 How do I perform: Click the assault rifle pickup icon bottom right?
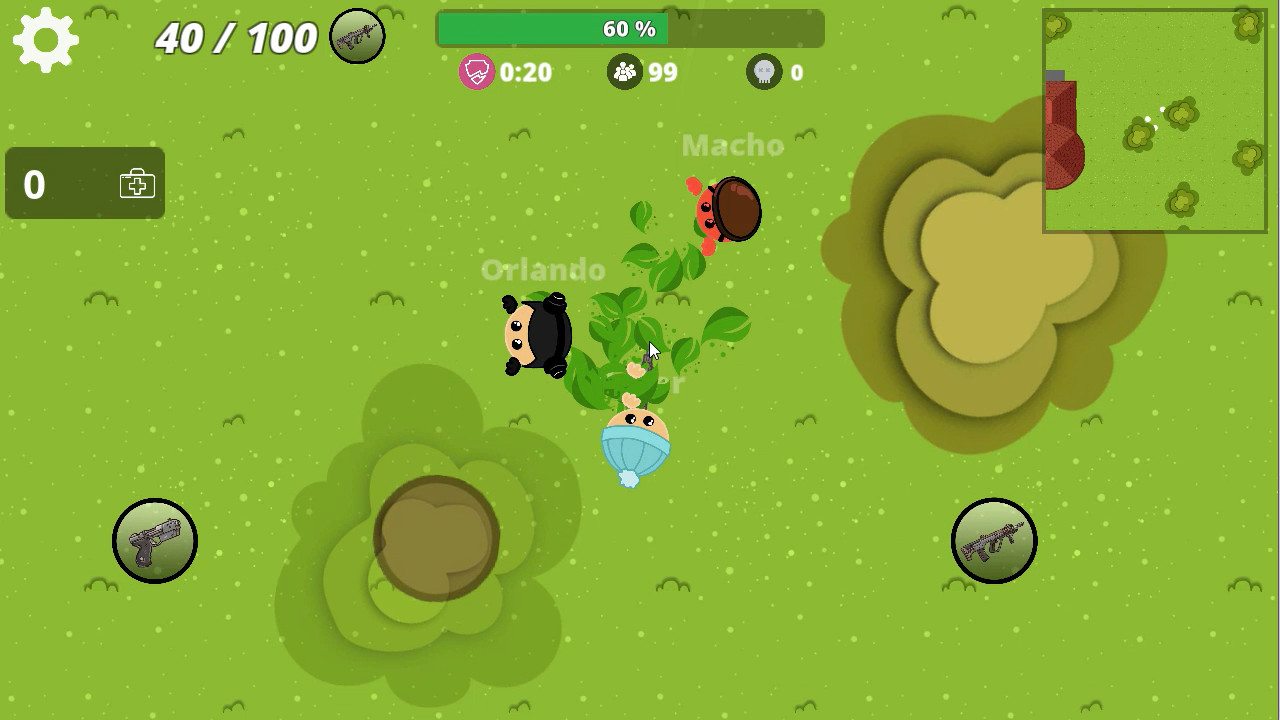pyautogui.click(x=994, y=540)
